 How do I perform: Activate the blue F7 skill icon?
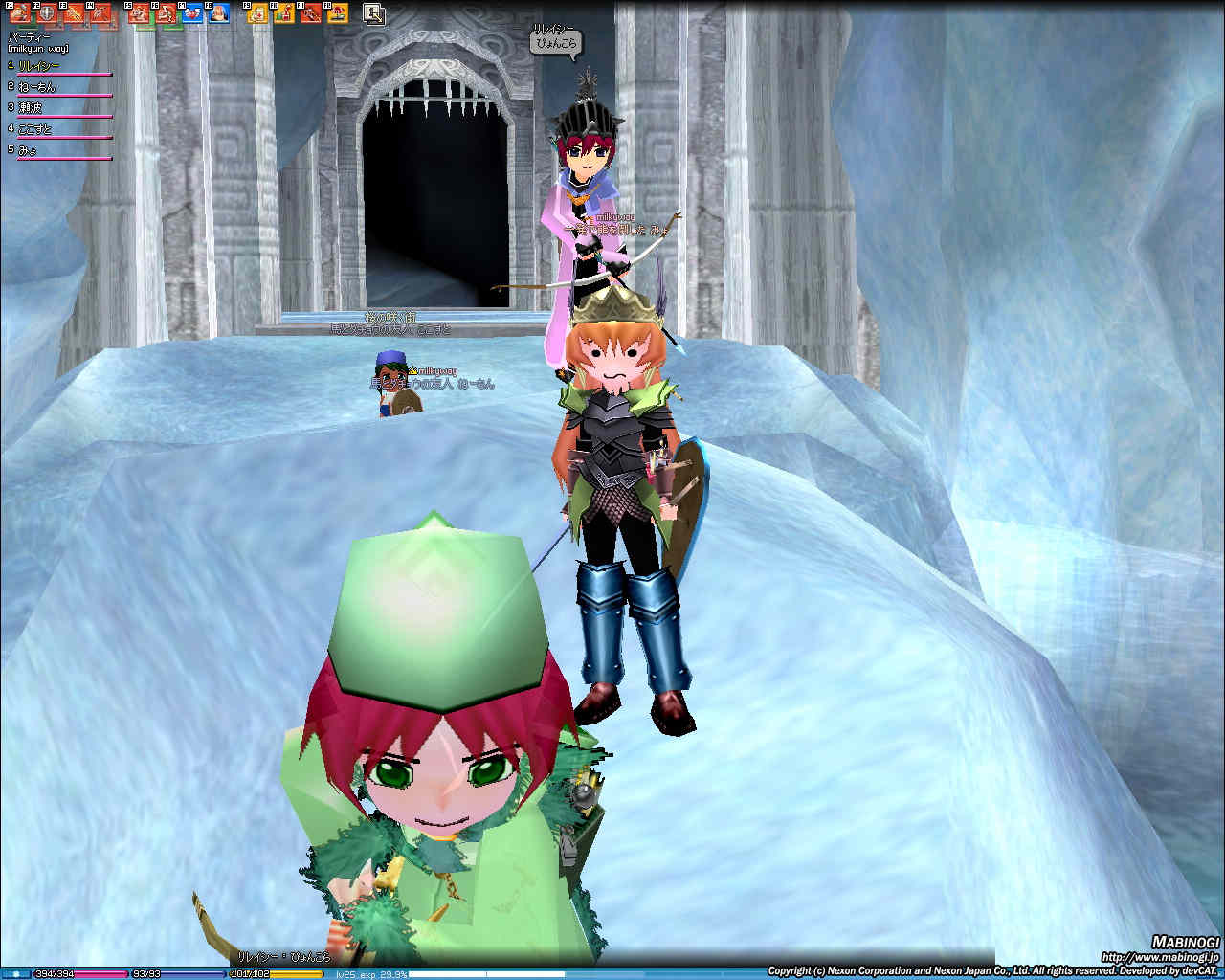(192, 13)
